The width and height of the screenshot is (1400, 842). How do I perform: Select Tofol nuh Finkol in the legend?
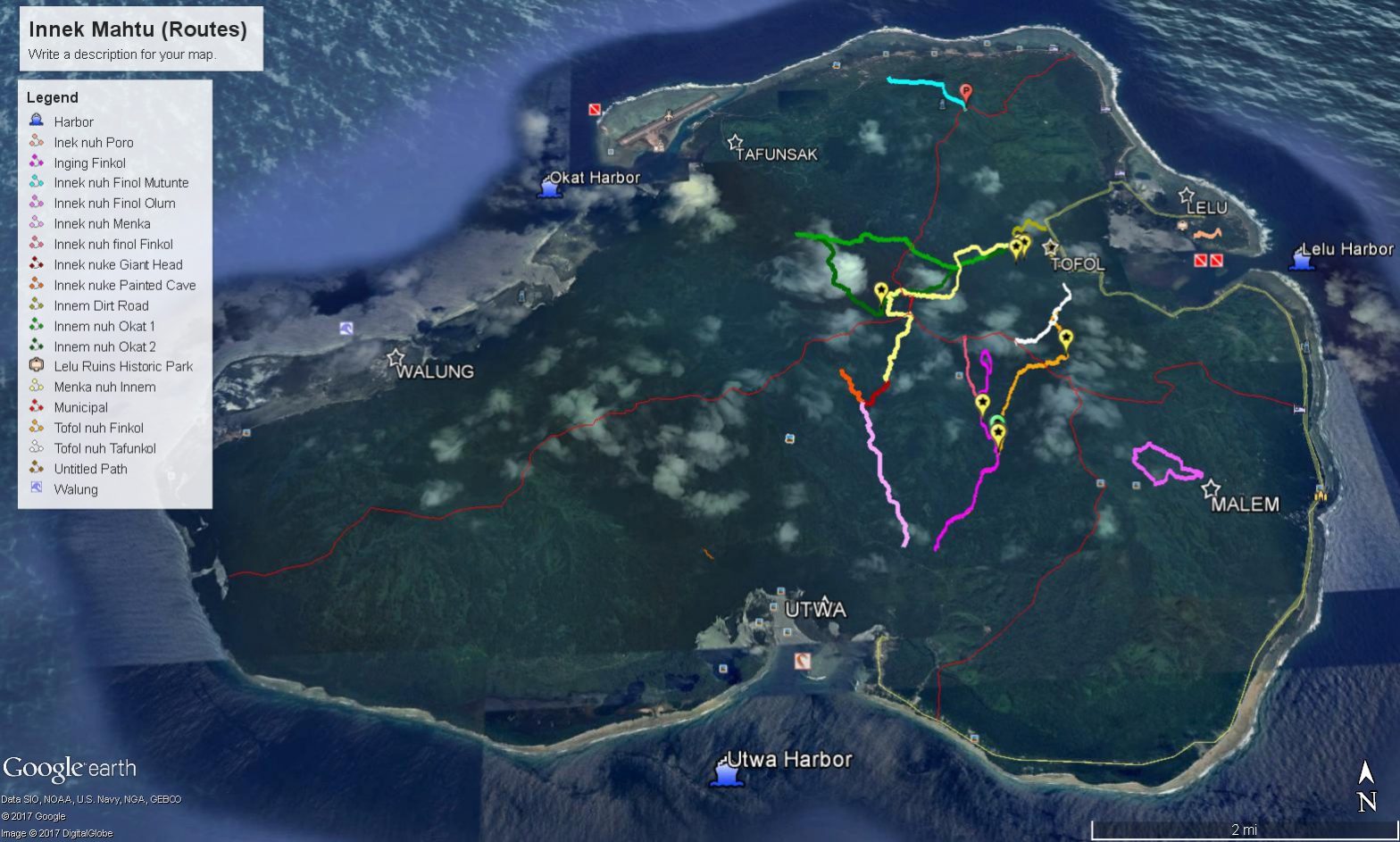click(x=98, y=429)
